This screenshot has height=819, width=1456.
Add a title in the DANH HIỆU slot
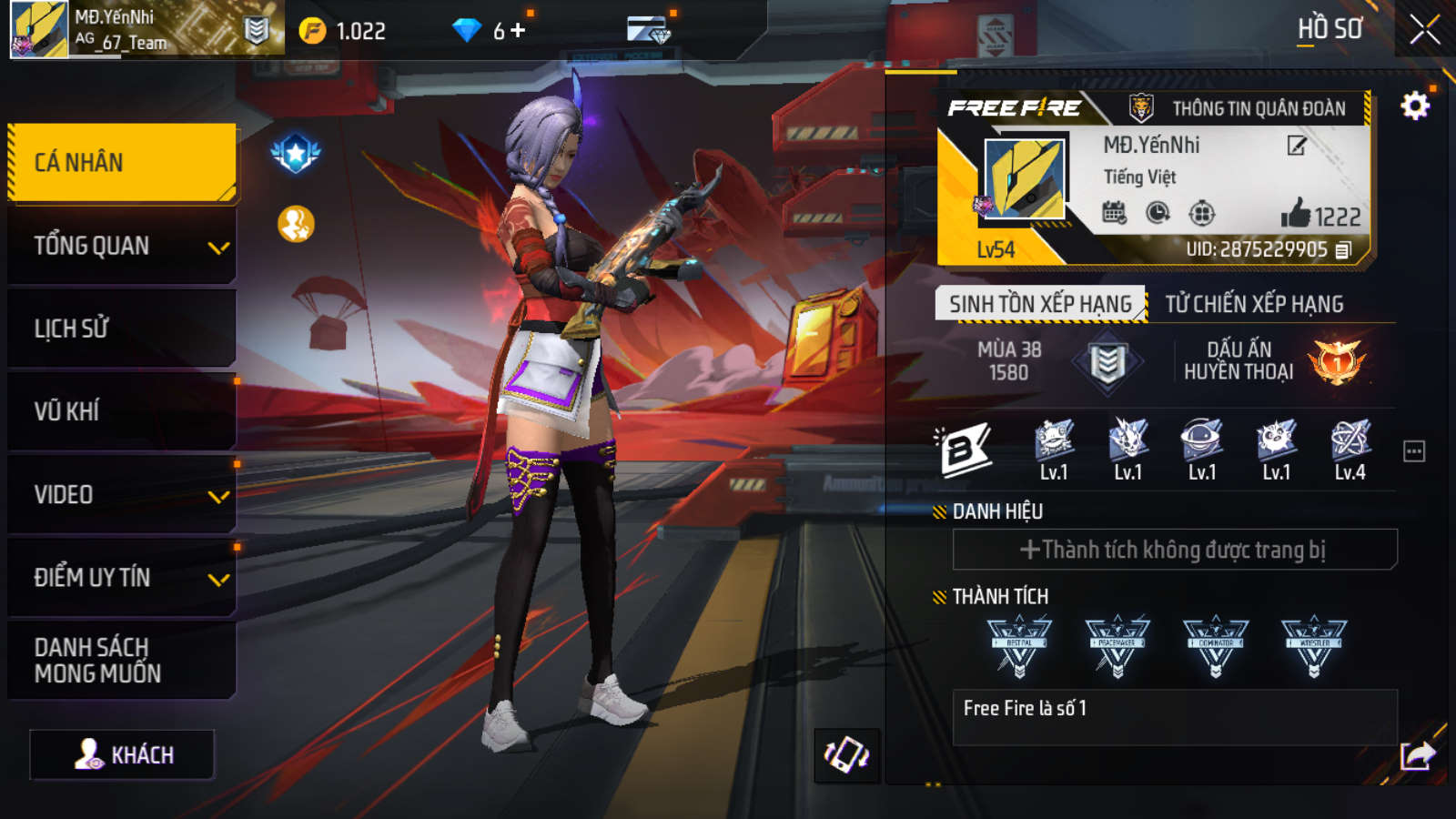(x=1174, y=550)
